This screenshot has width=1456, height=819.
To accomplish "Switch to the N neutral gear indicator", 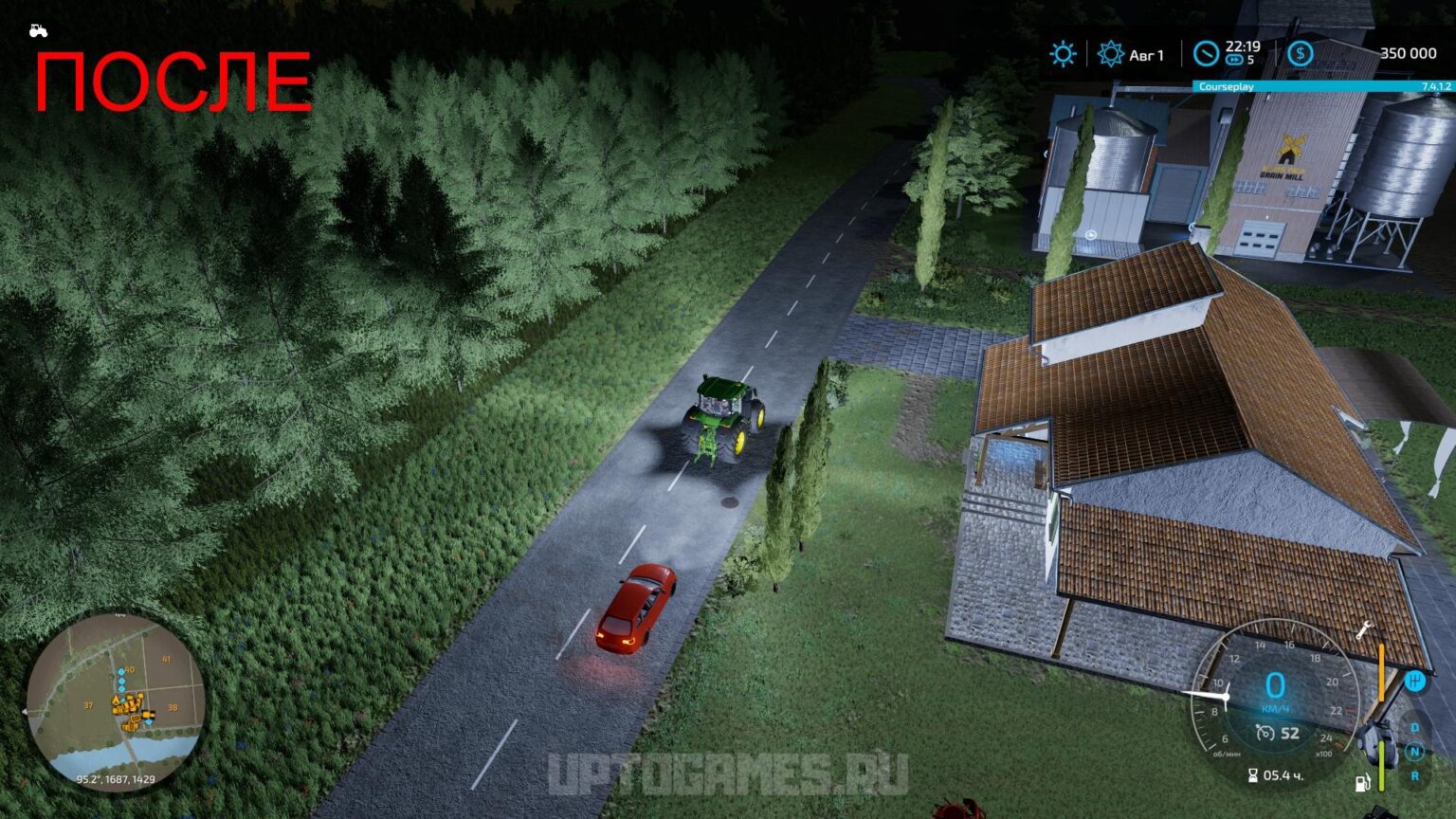I will (1414, 749).
